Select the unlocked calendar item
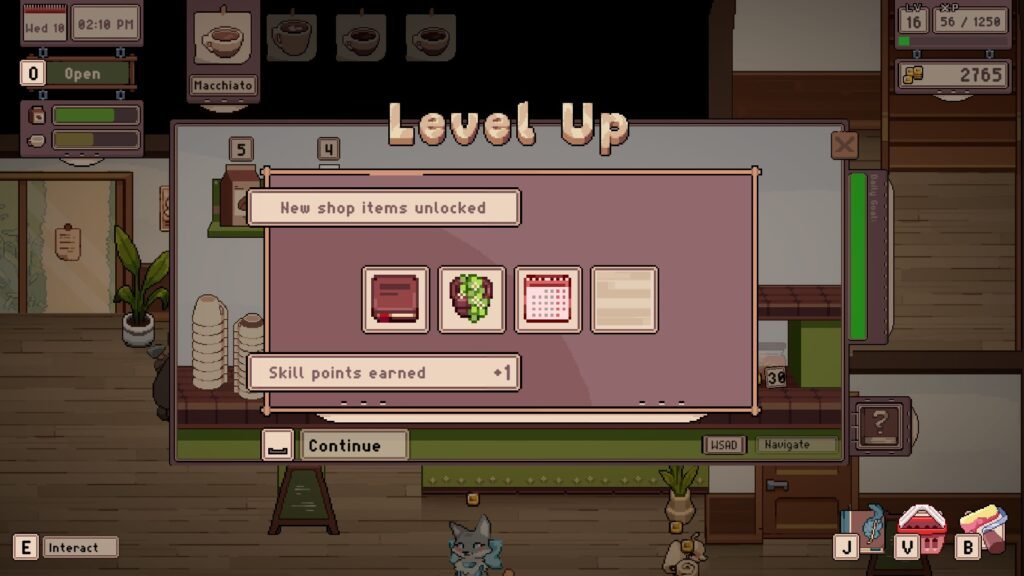This screenshot has height=576, width=1024. click(548, 299)
